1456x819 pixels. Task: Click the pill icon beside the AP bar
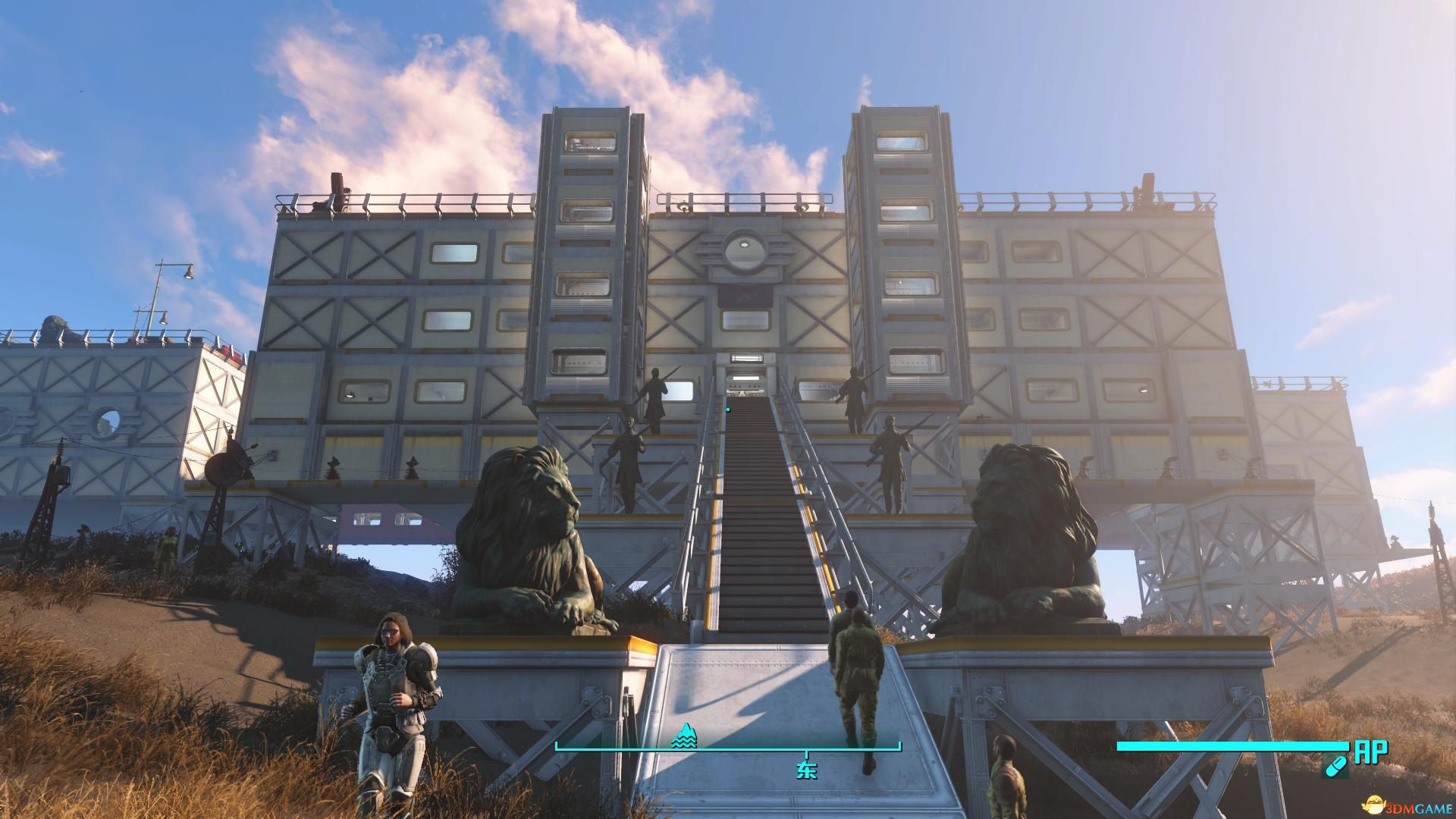click(x=1335, y=767)
